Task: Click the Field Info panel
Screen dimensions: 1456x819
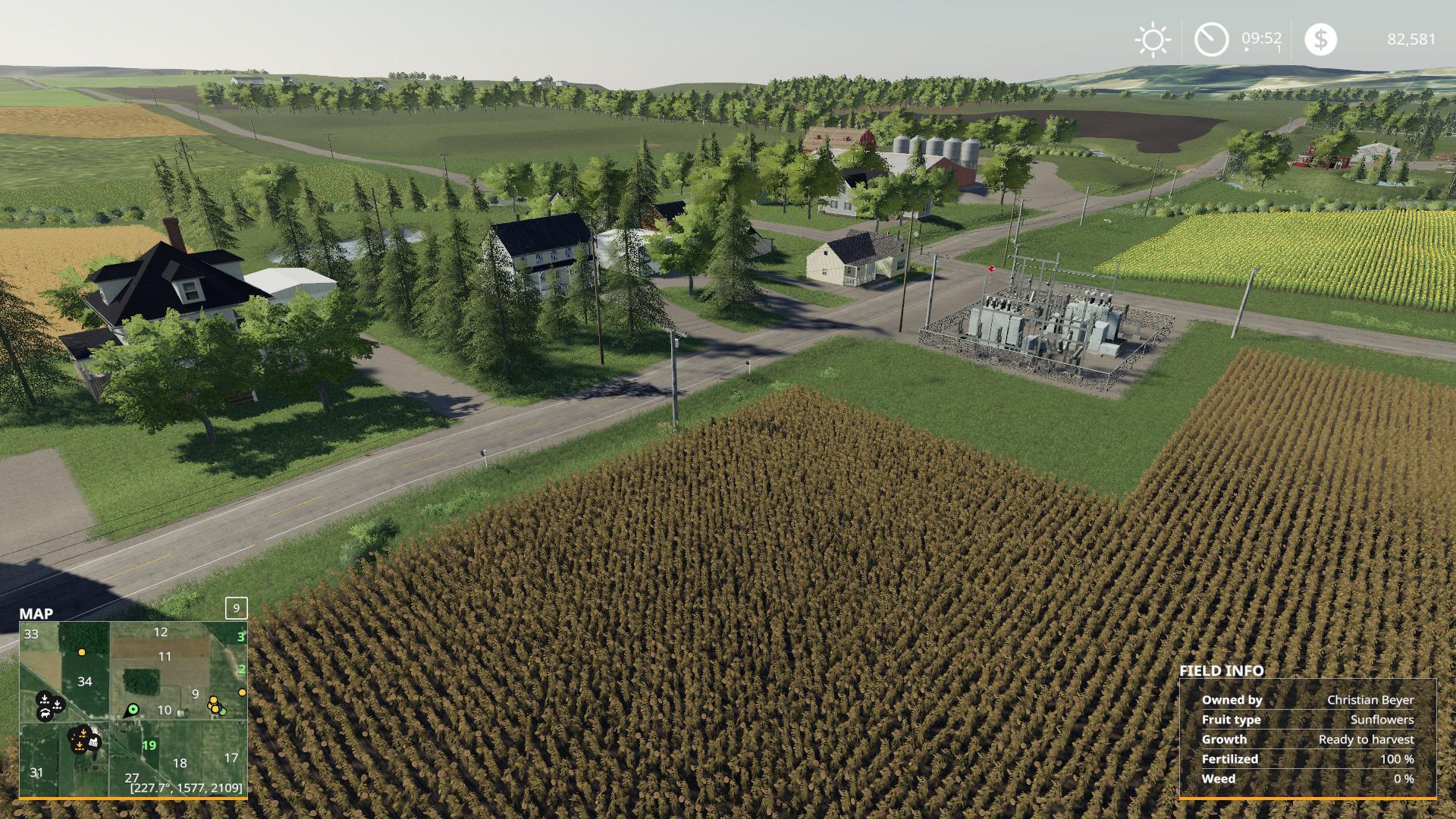Action: tap(1307, 738)
